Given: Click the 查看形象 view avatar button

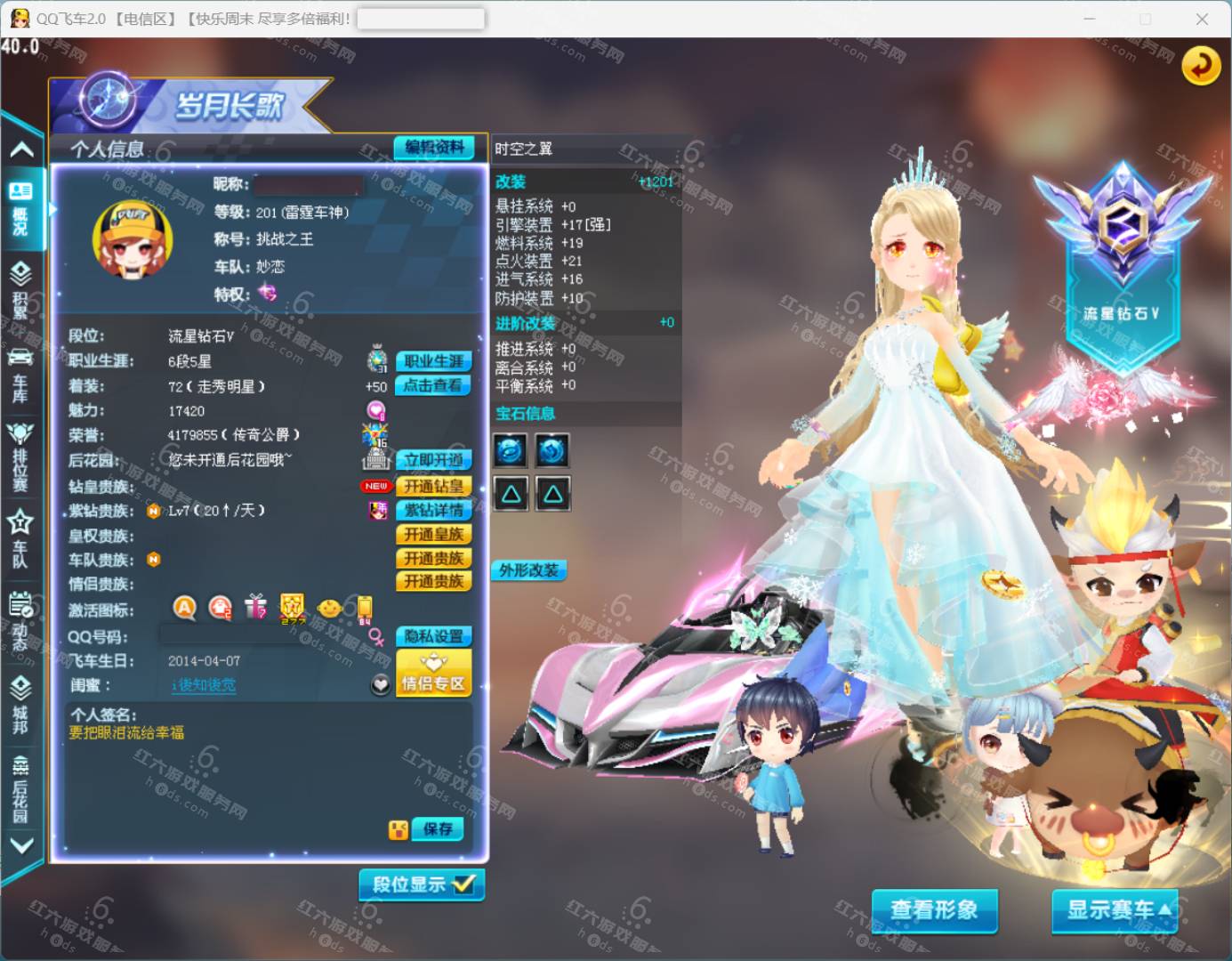Looking at the screenshot, I should coord(934,909).
